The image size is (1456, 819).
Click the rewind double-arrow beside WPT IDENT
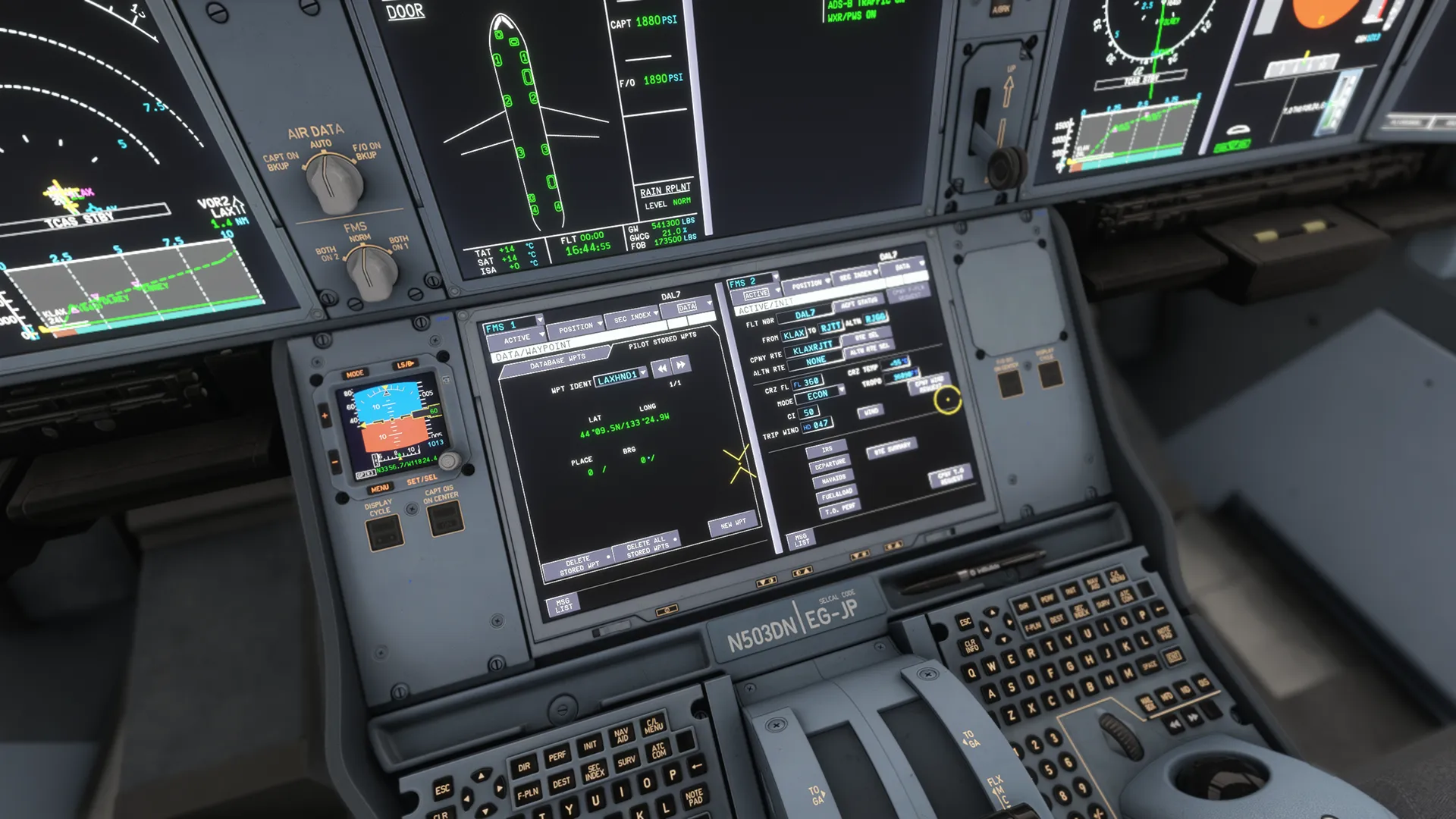point(661,369)
